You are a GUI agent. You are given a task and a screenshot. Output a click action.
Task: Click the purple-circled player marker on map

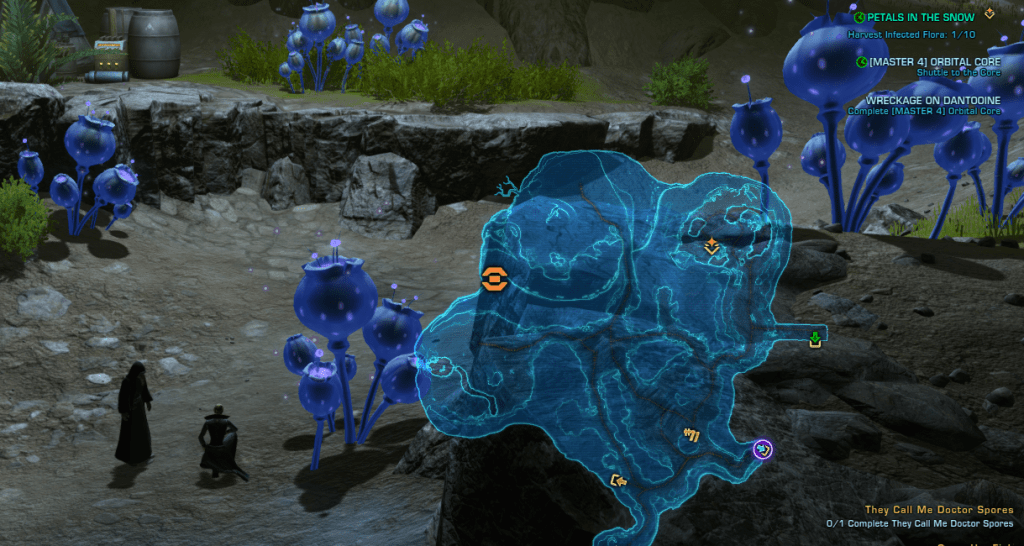(763, 449)
